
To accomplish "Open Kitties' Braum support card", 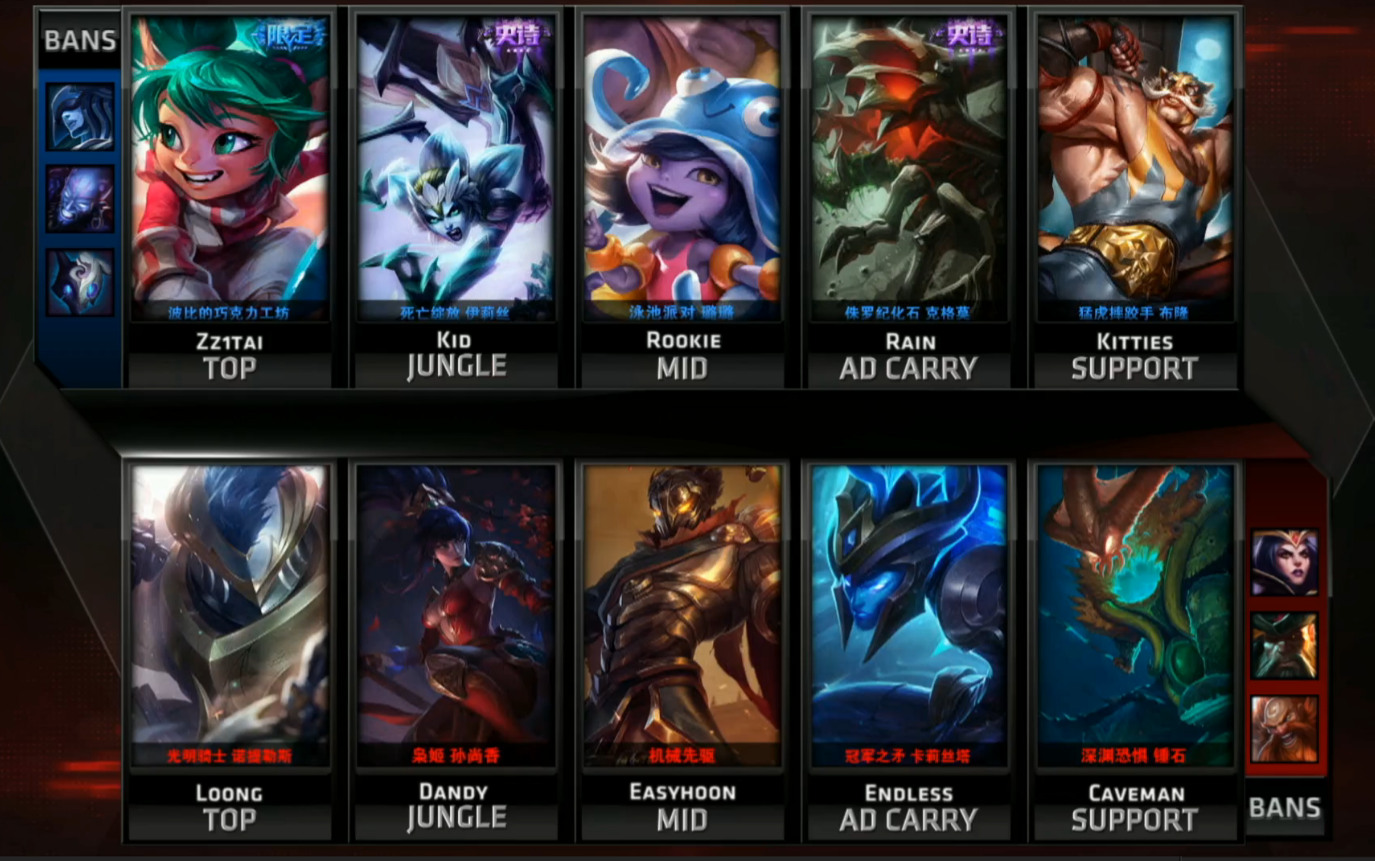I will (1134, 170).
